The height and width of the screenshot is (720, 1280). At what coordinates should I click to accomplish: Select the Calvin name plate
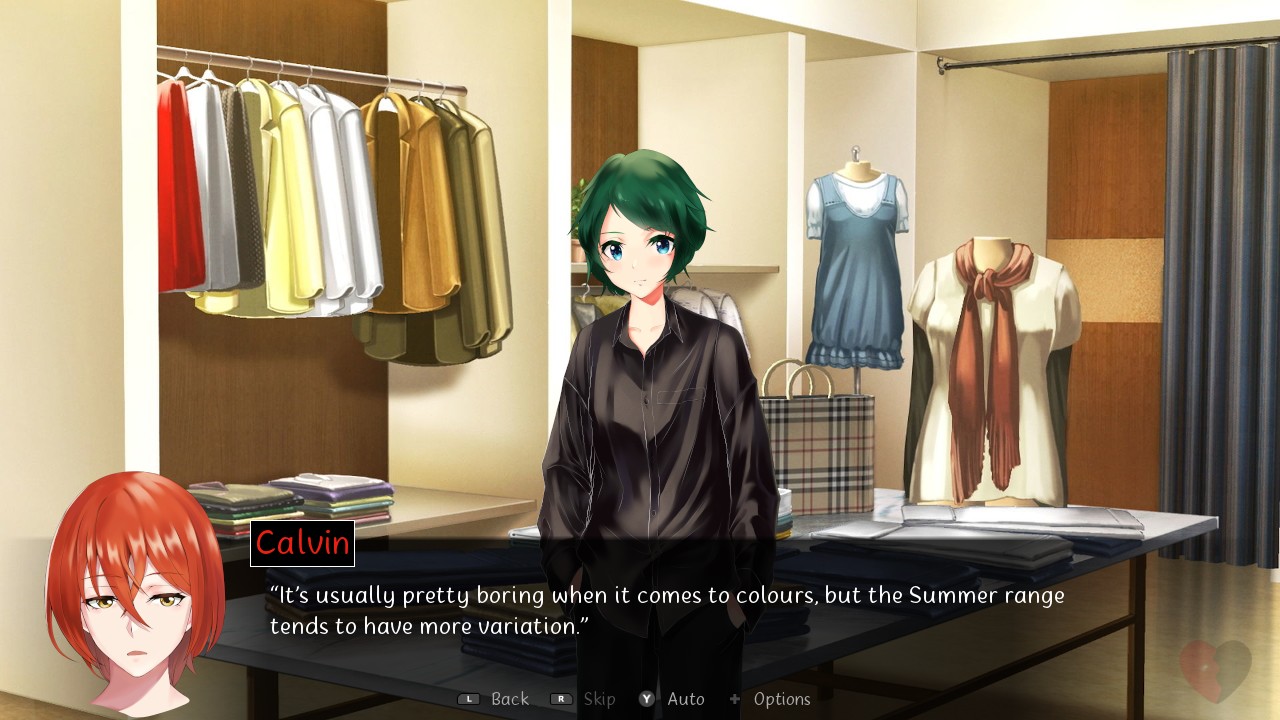302,545
